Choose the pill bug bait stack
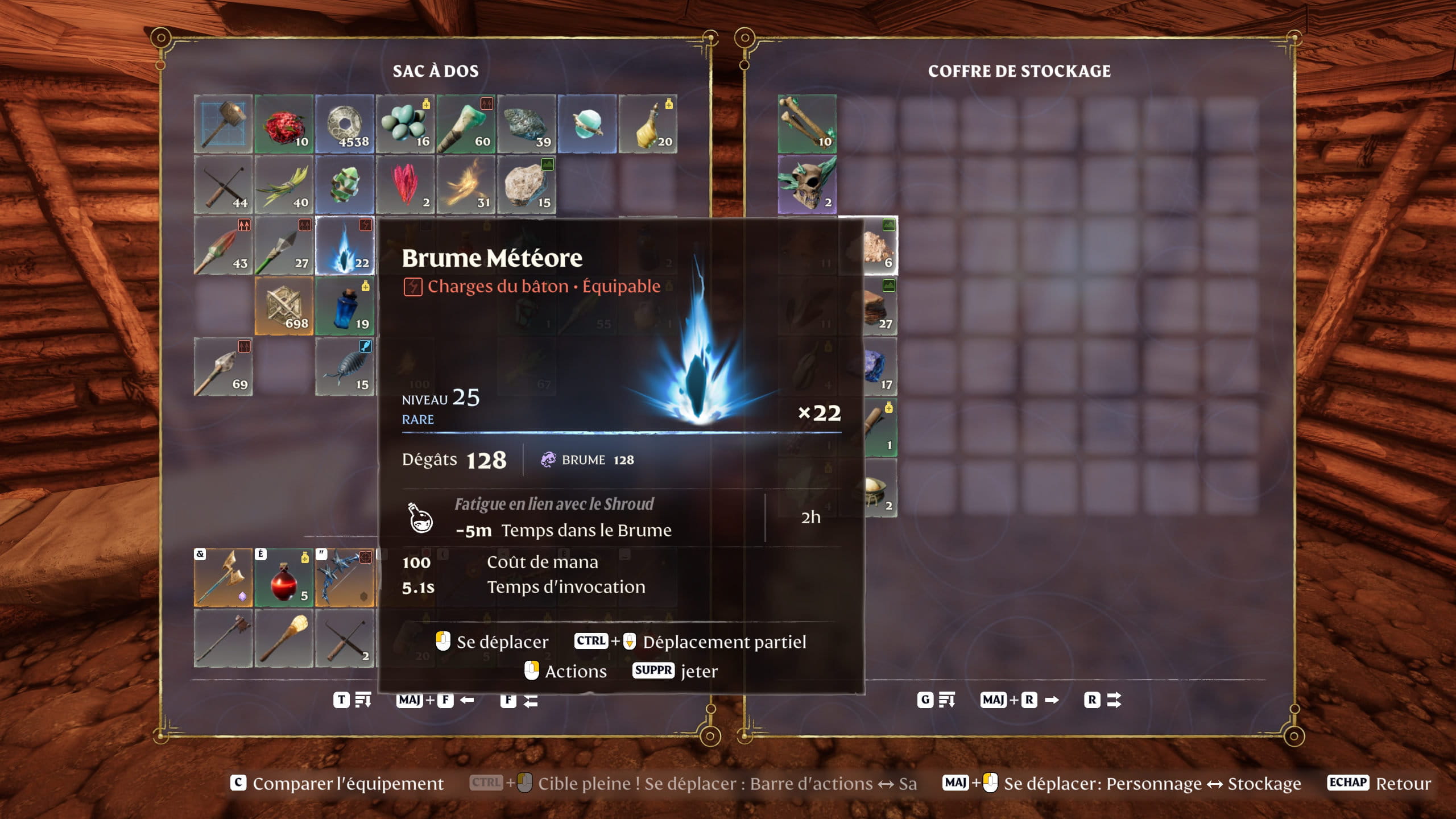Image resolution: width=1456 pixels, height=819 pixels. 345,367
